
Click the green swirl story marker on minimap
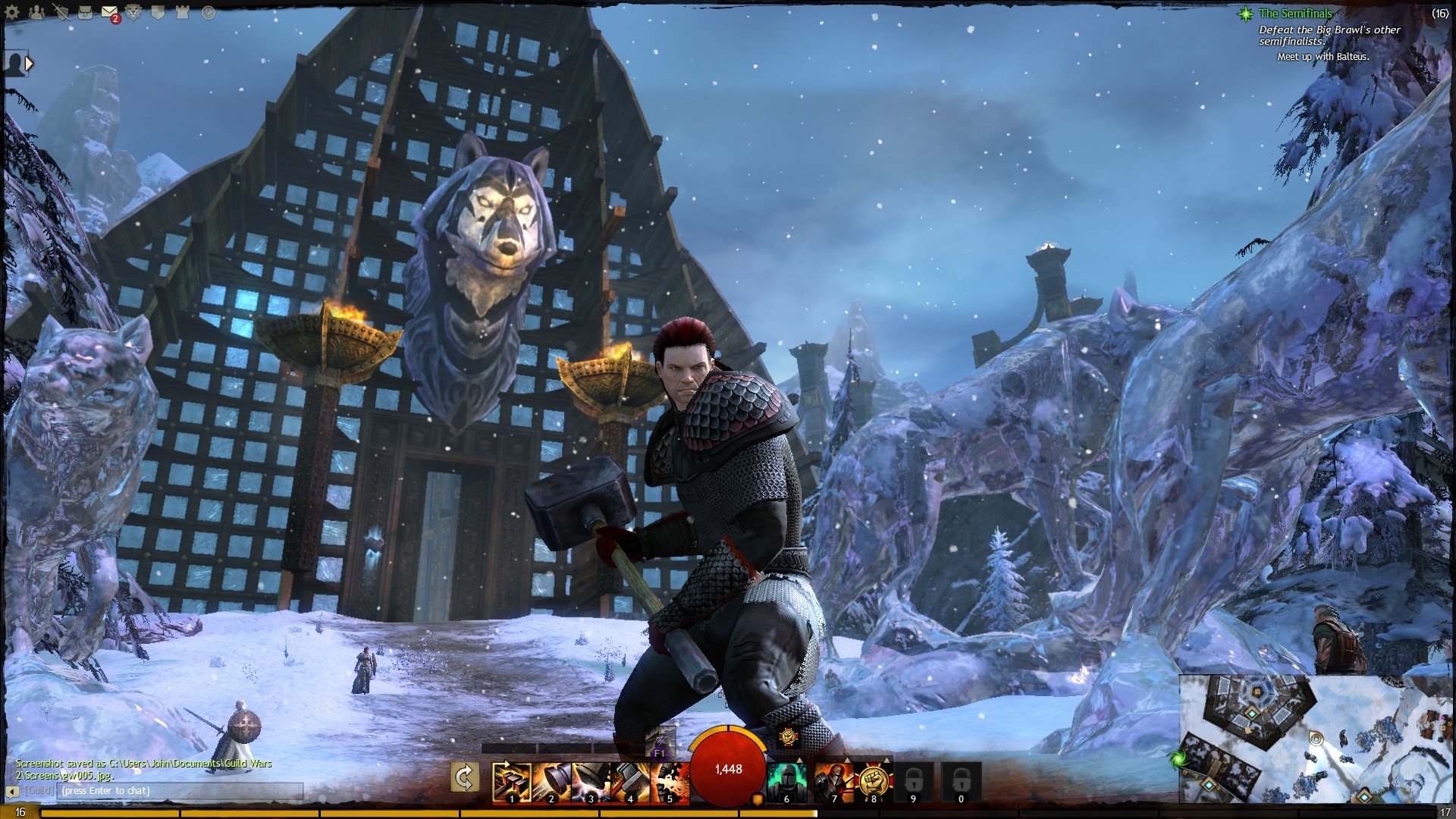(1178, 758)
